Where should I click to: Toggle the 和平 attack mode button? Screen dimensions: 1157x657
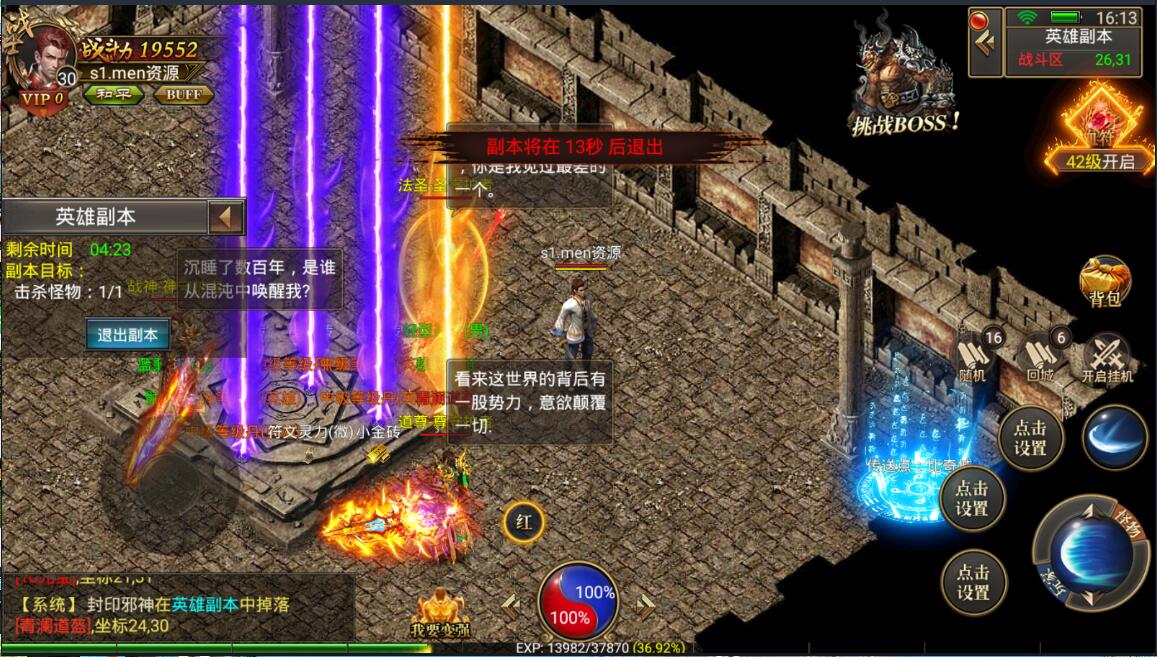[x=110, y=95]
